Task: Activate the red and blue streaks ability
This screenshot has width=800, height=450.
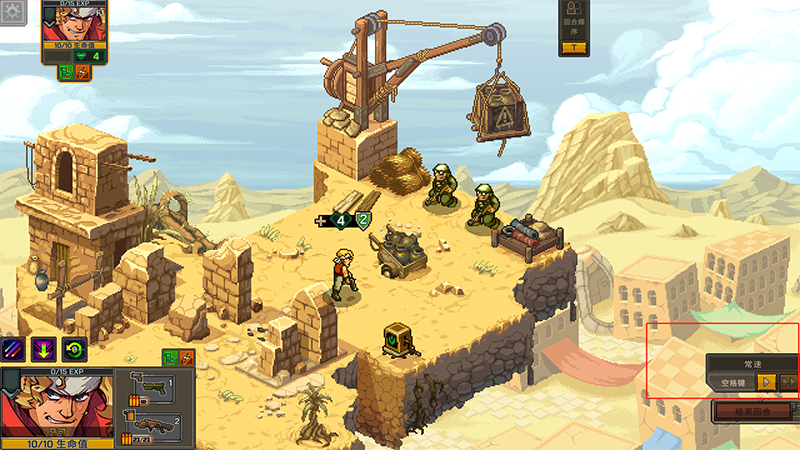Action: (14, 349)
